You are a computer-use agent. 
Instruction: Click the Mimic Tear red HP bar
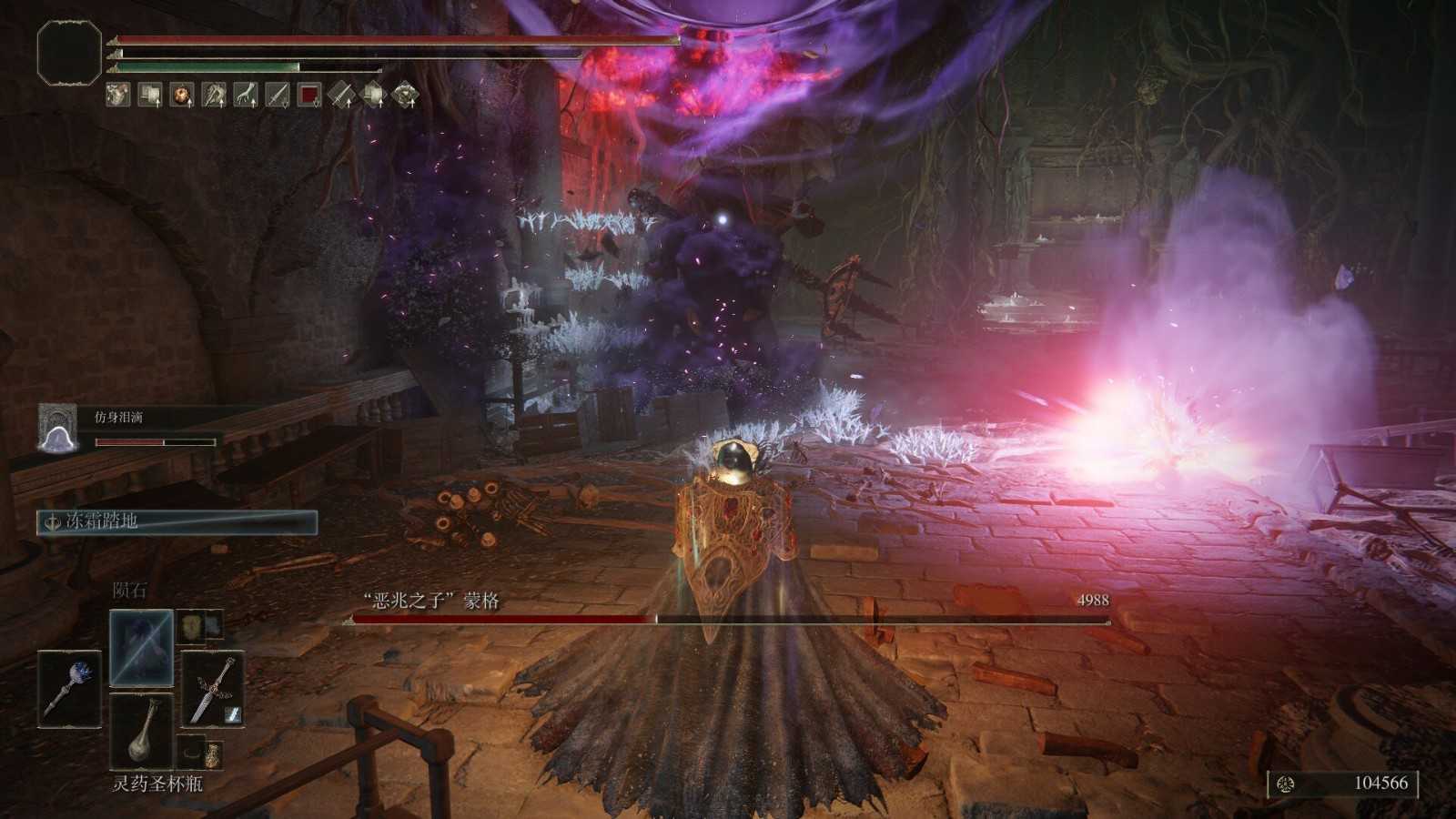155,441
